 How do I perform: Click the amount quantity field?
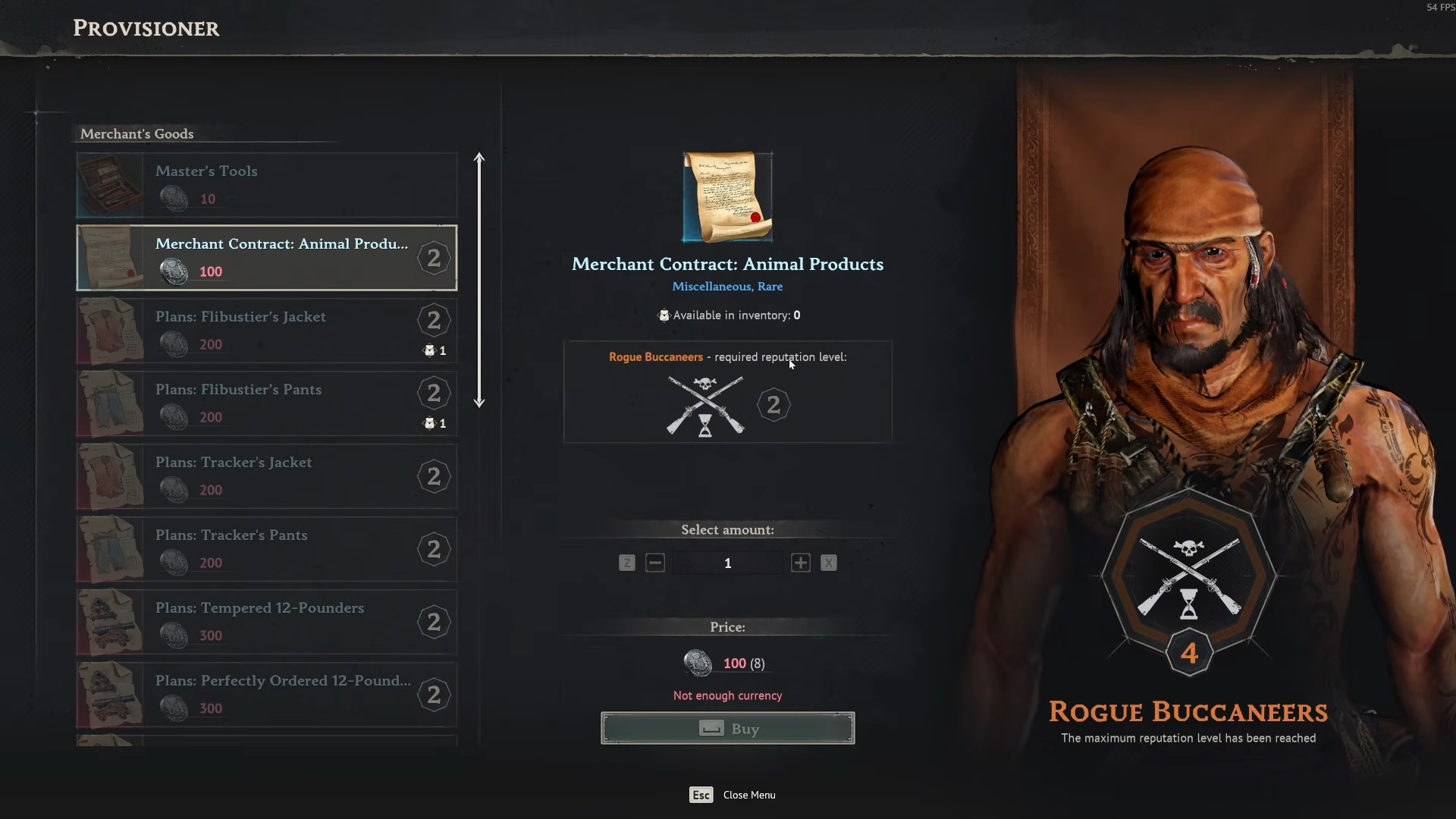pos(727,563)
